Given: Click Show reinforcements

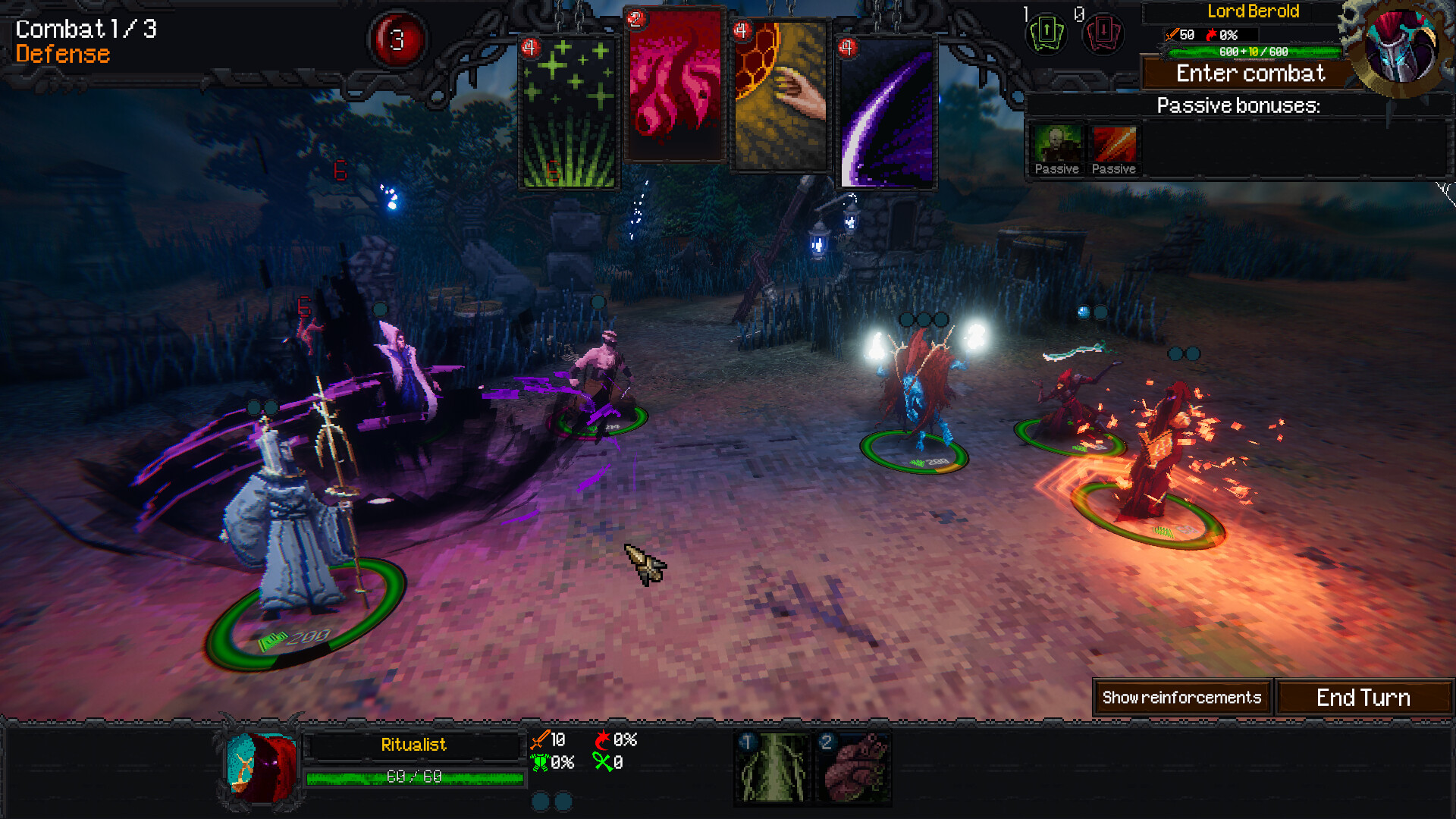Looking at the screenshot, I should click(x=1181, y=697).
